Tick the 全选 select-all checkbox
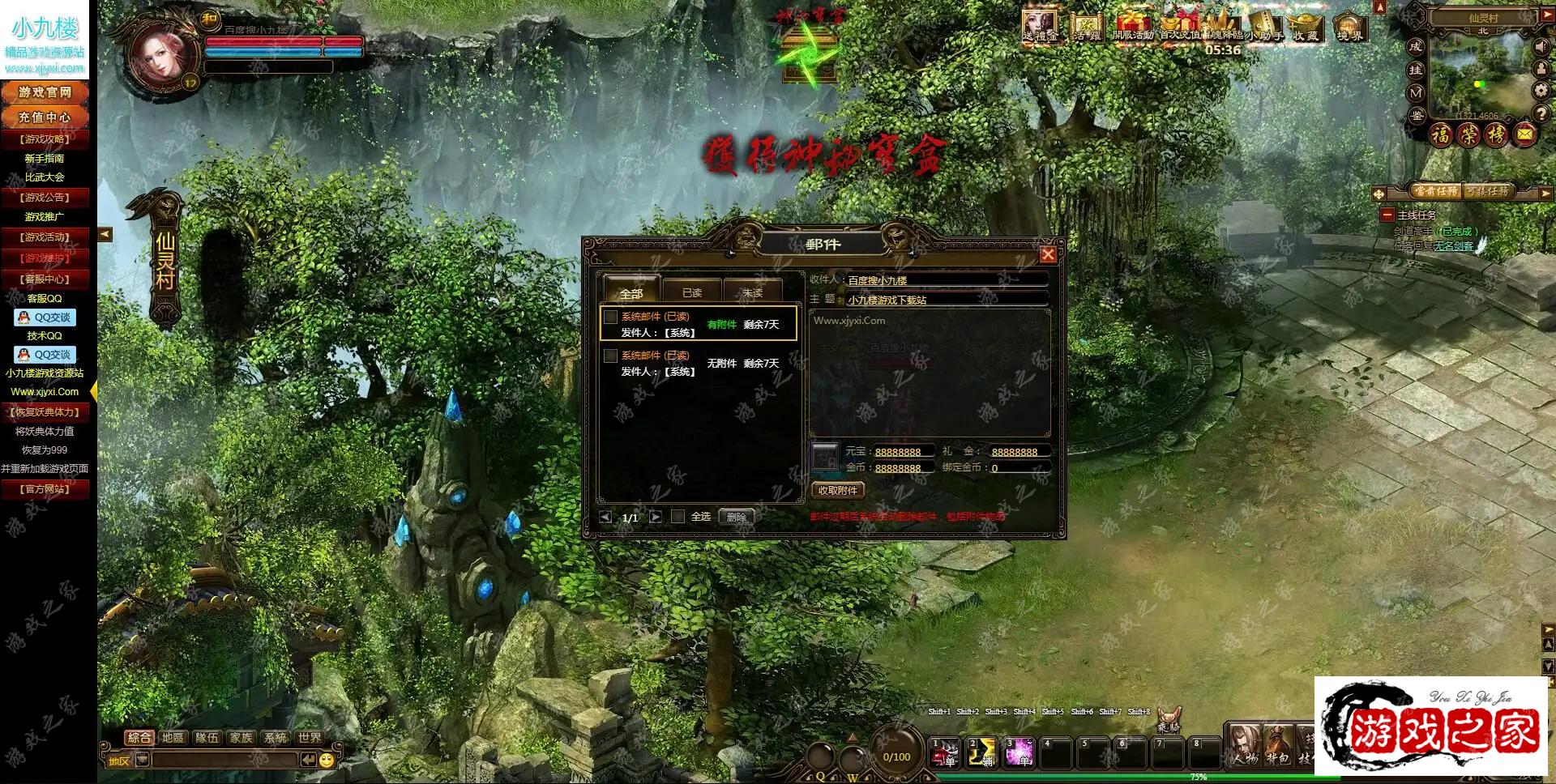The image size is (1556, 784). pyautogui.click(x=678, y=516)
